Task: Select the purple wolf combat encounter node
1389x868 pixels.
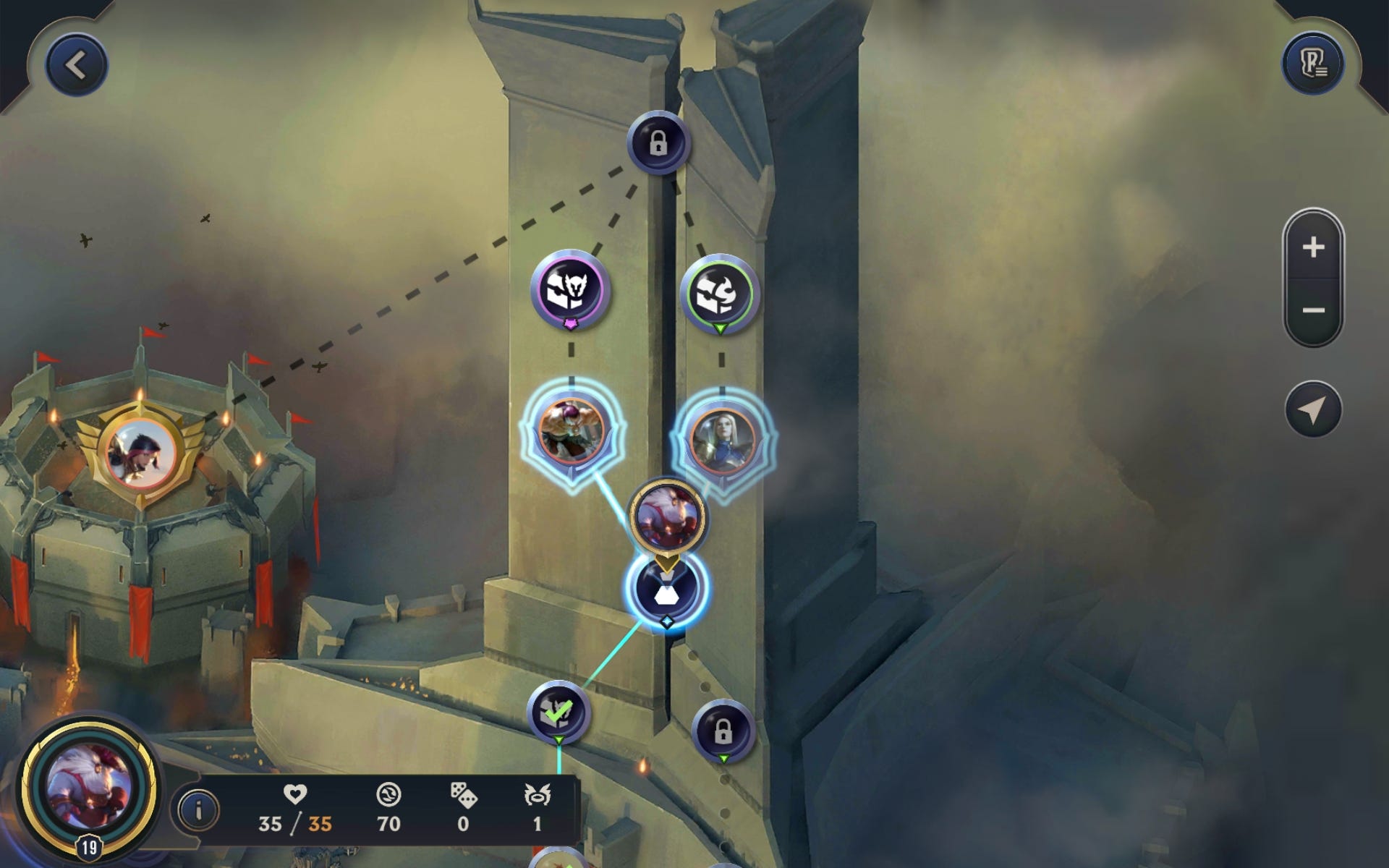Action: [x=570, y=288]
